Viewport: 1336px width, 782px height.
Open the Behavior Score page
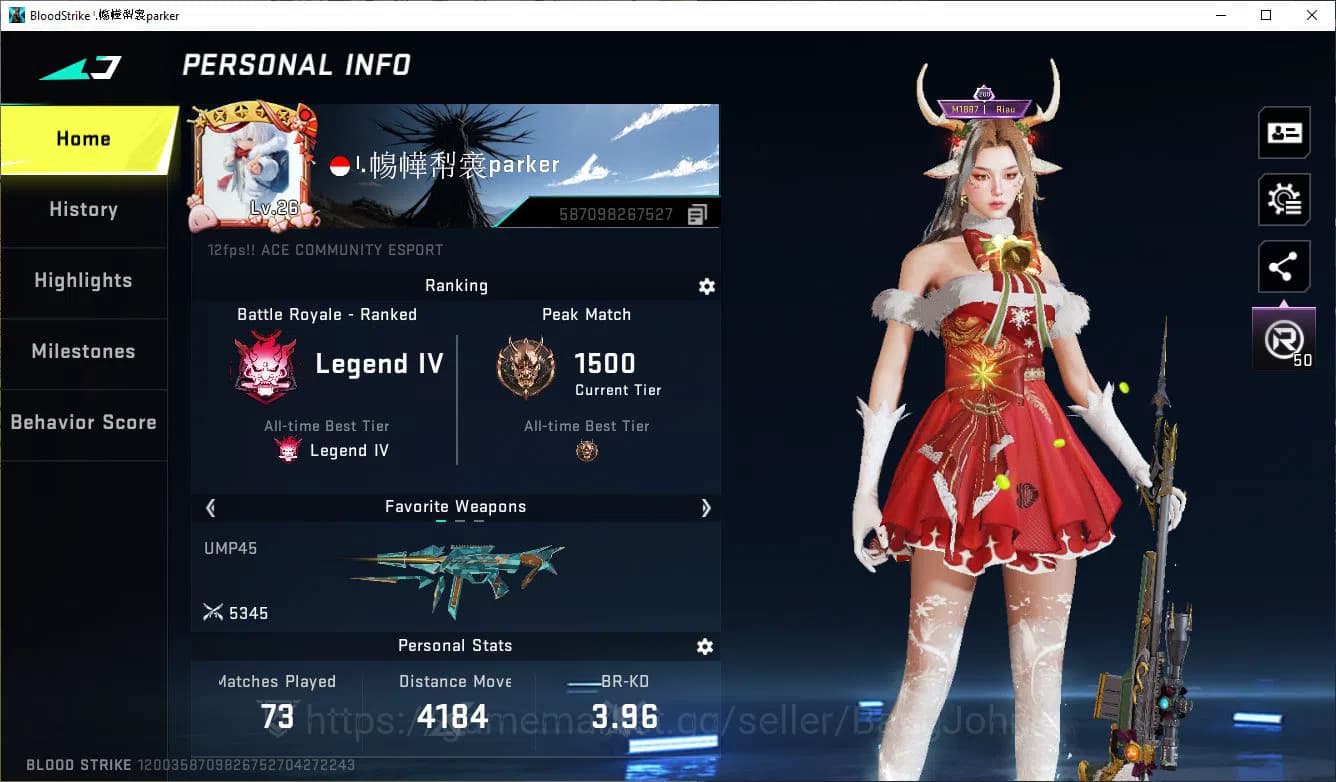(83, 422)
